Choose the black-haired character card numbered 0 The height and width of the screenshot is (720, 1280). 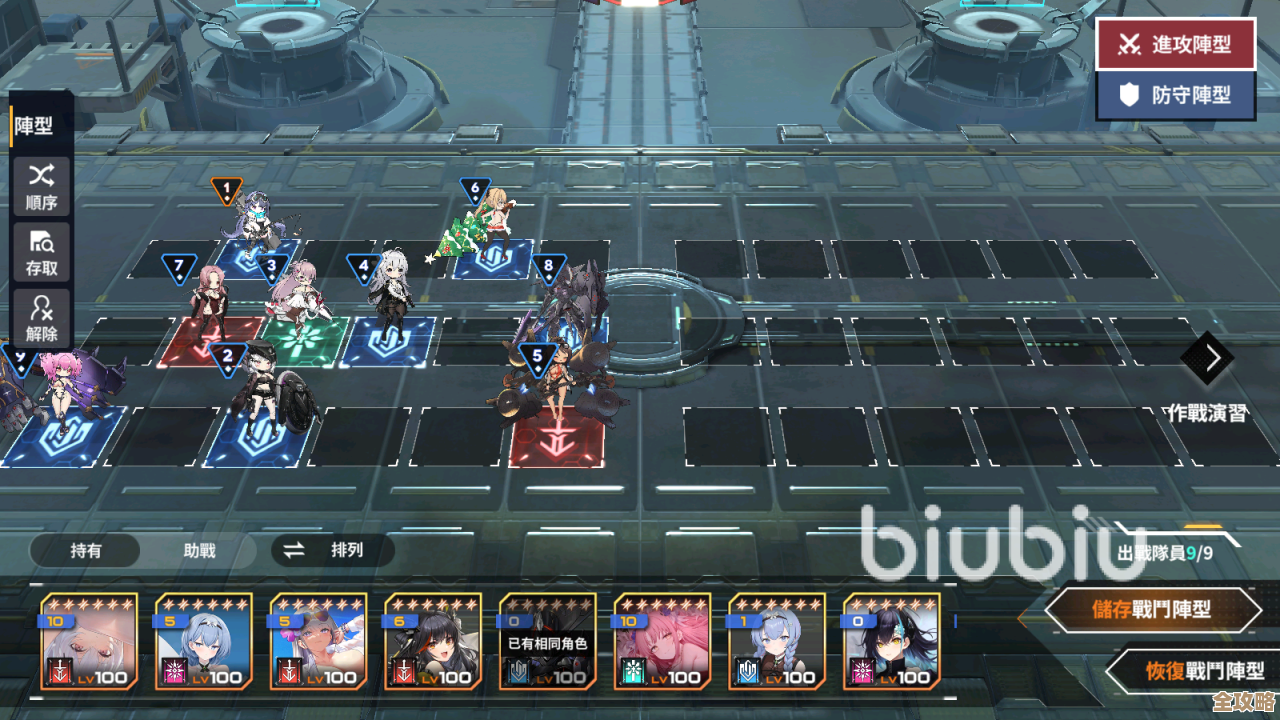(x=891, y=642)
